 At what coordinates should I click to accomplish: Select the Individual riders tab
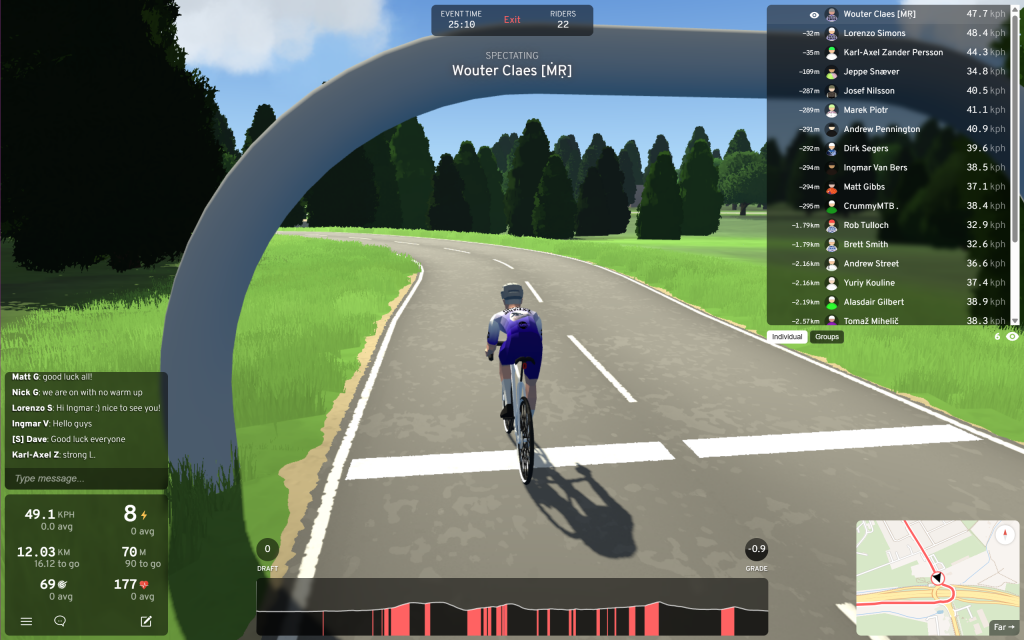[x=788, y=337]
